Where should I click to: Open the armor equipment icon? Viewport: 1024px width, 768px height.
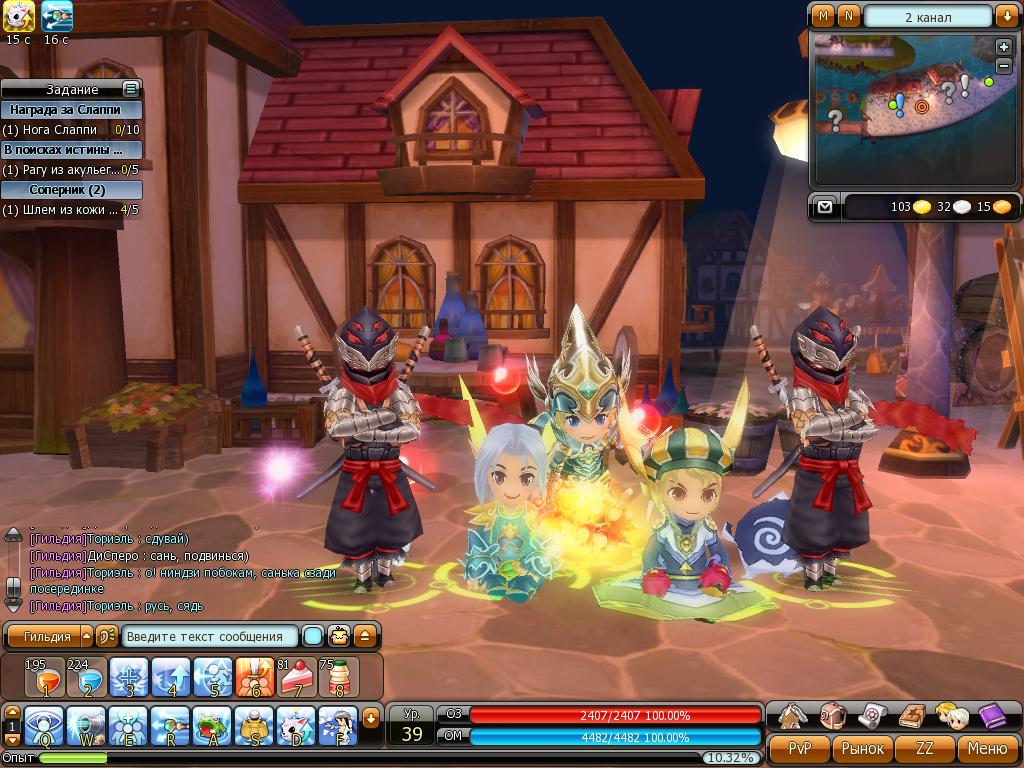pos(792,716)
